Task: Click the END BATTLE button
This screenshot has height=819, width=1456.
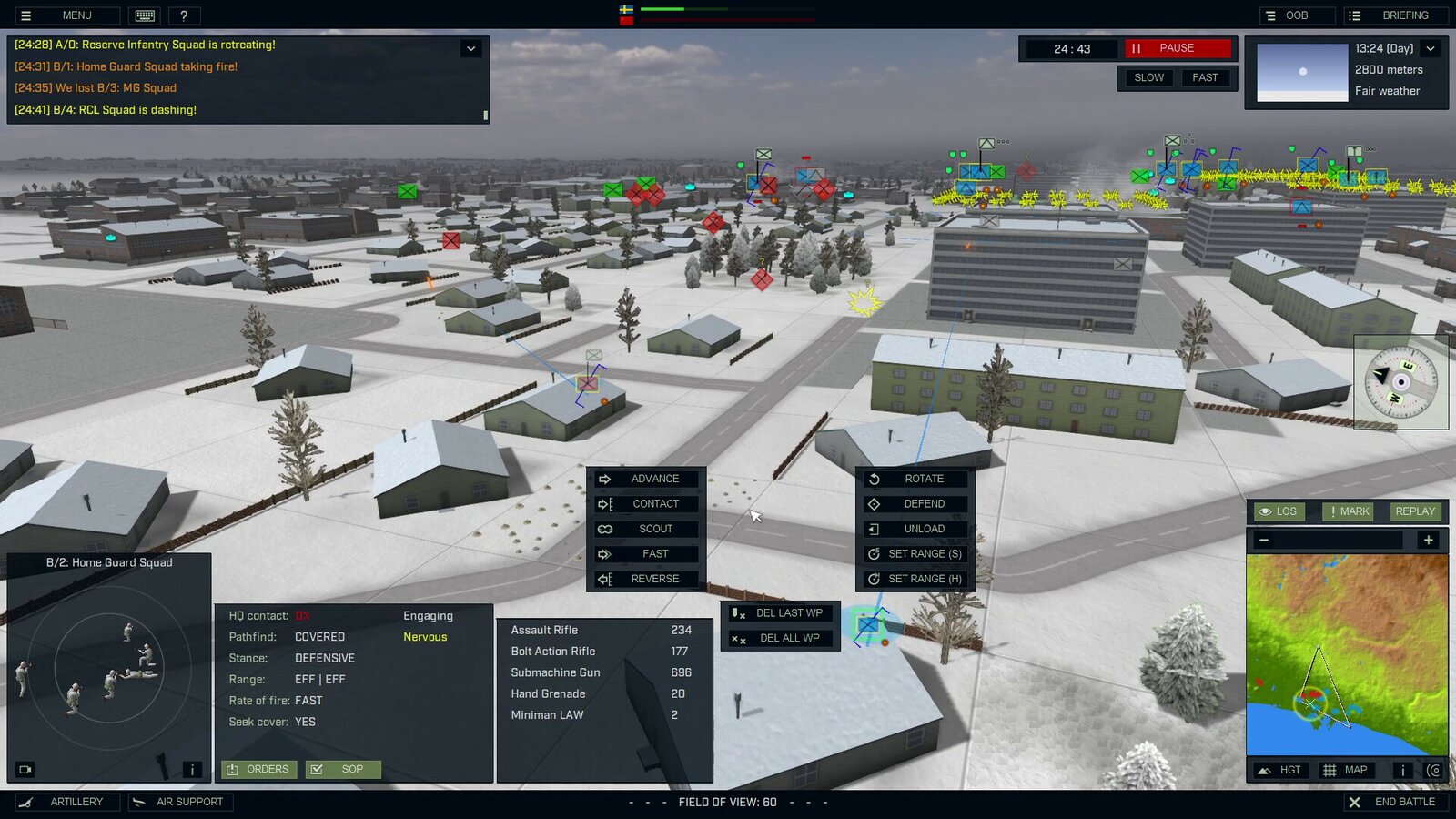Action: (1395, 802)
